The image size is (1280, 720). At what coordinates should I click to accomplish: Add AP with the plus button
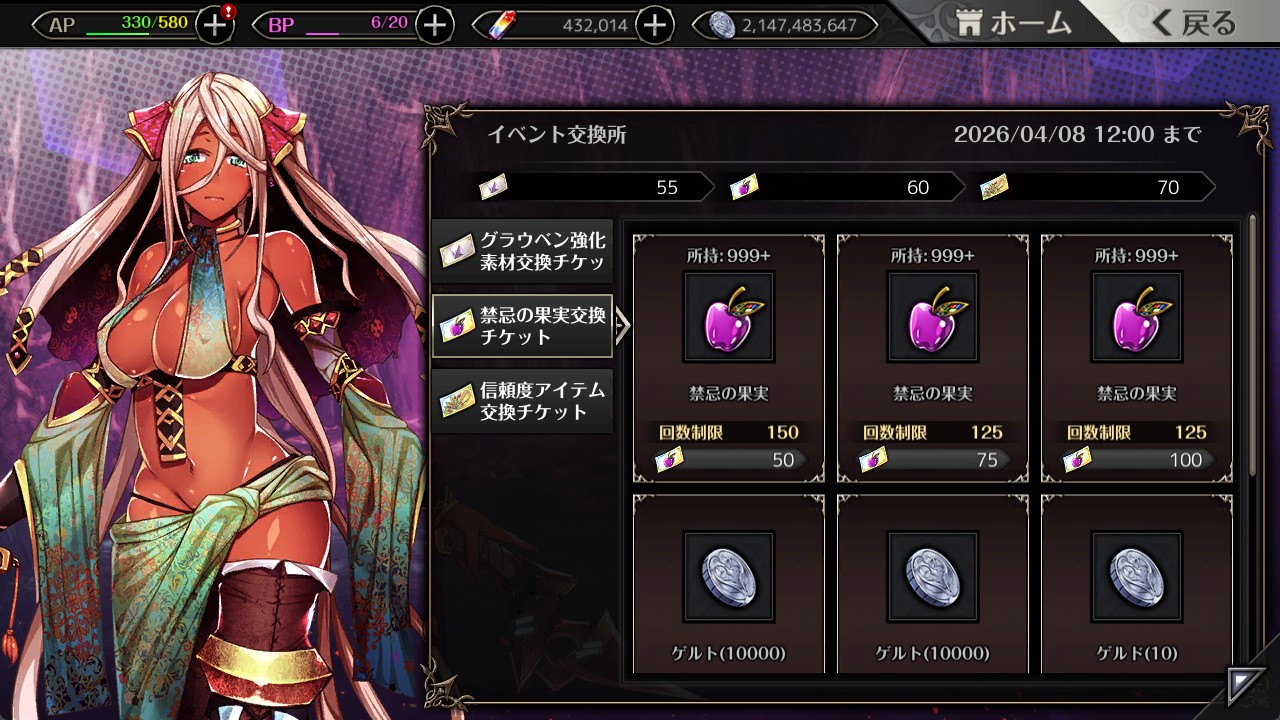click(x=215, y=25)
